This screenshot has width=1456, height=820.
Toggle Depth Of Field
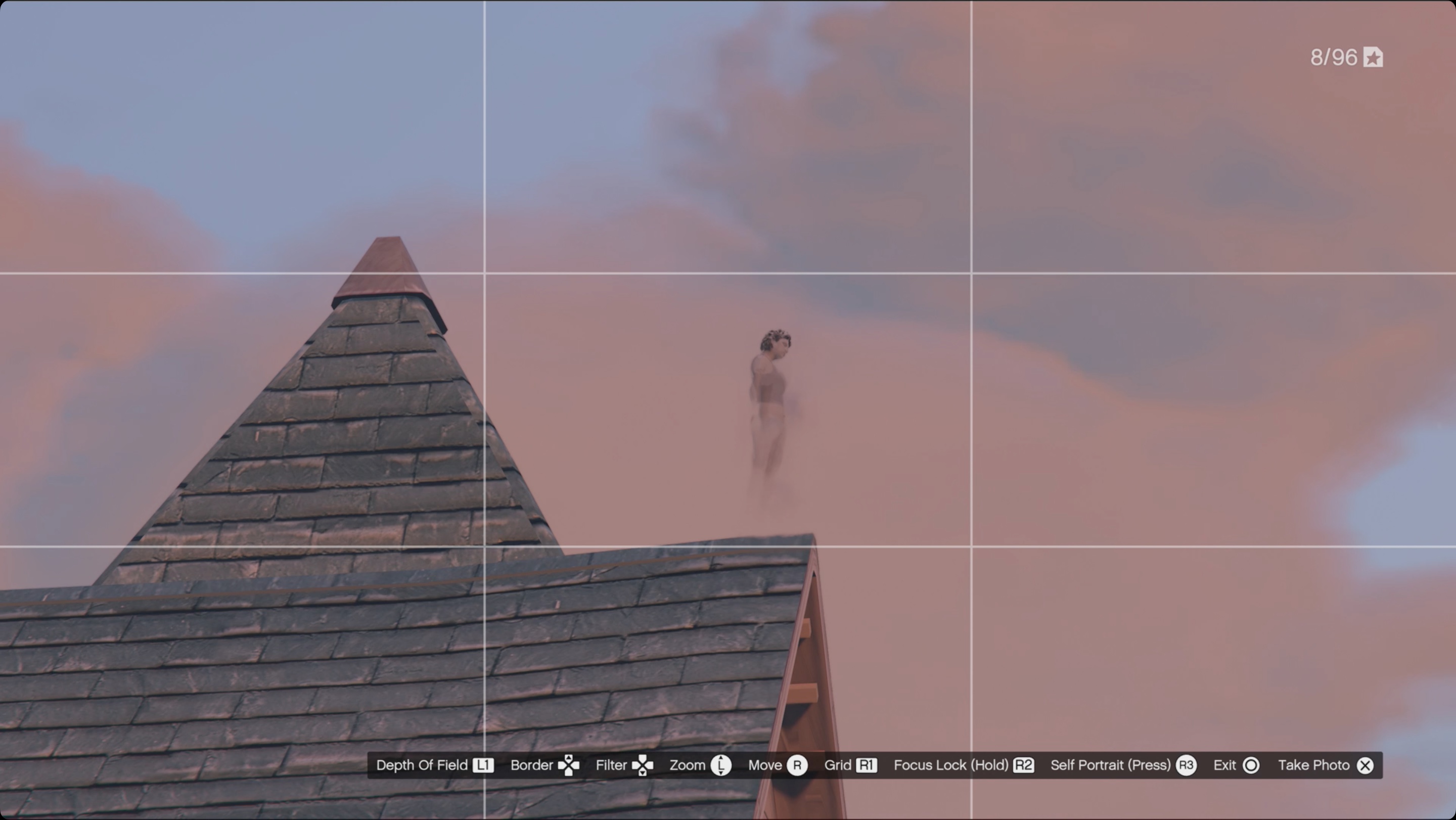421,765
